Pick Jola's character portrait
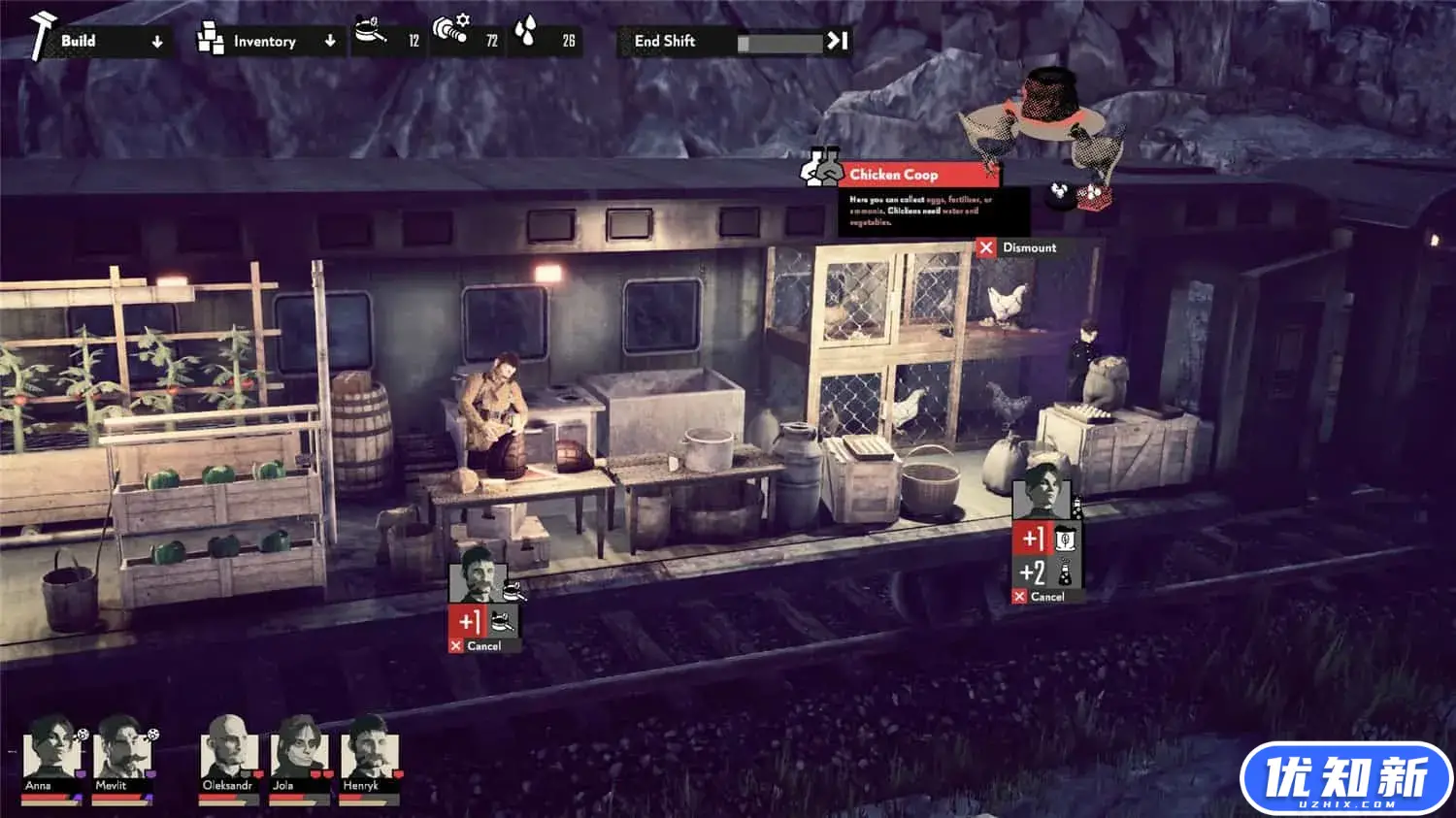 (x=297, y=751)
